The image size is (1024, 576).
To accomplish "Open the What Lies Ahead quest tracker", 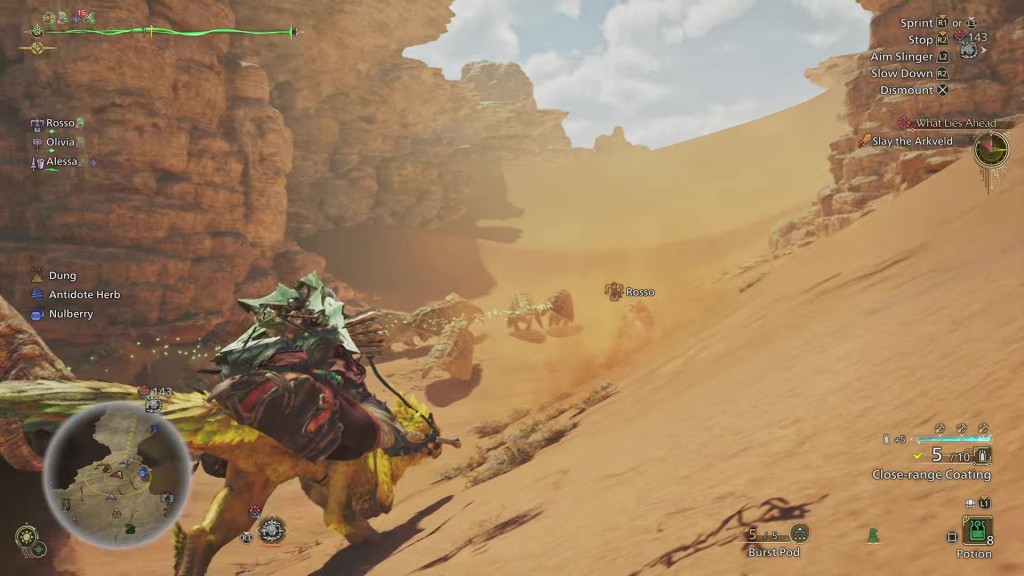I will 955,123.
